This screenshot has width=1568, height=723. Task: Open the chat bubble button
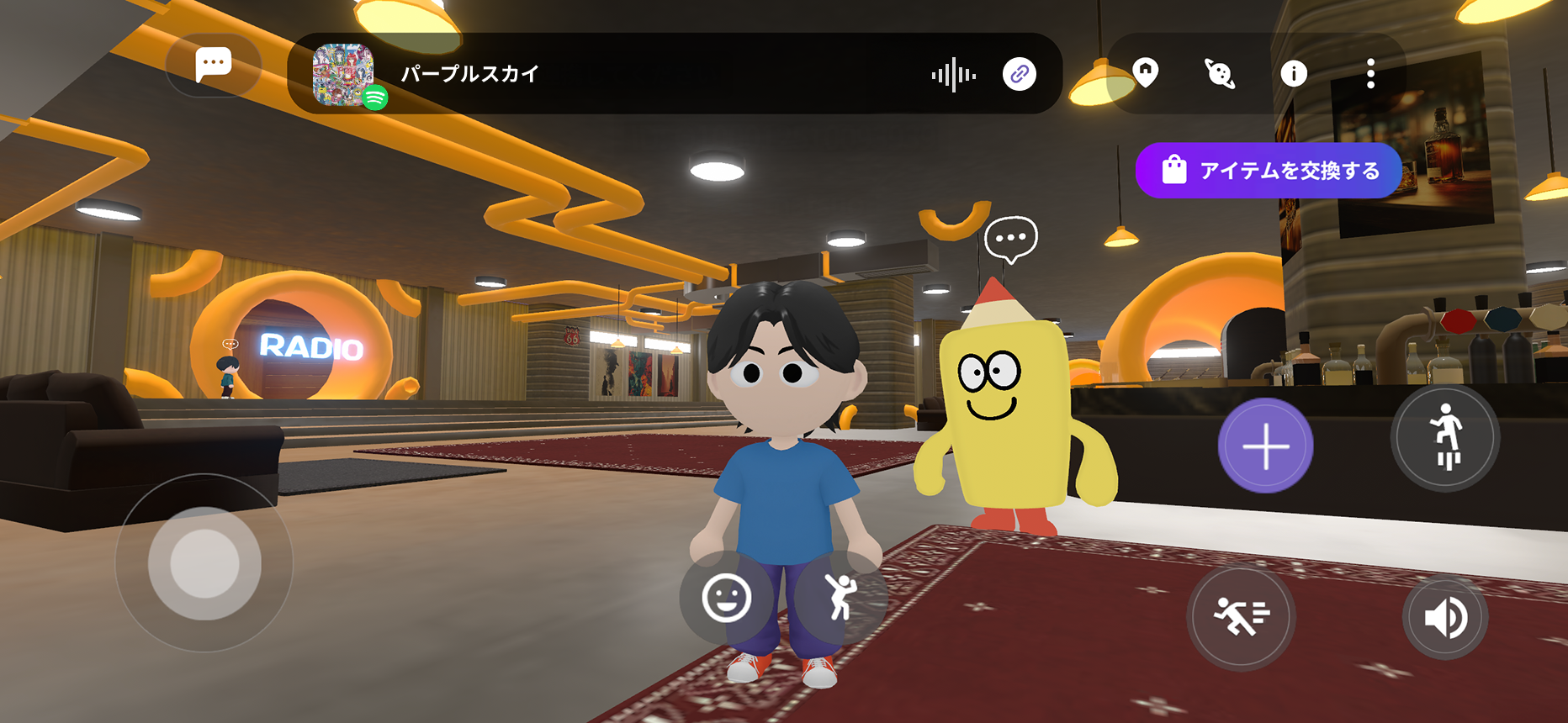[x=213, y=65]
